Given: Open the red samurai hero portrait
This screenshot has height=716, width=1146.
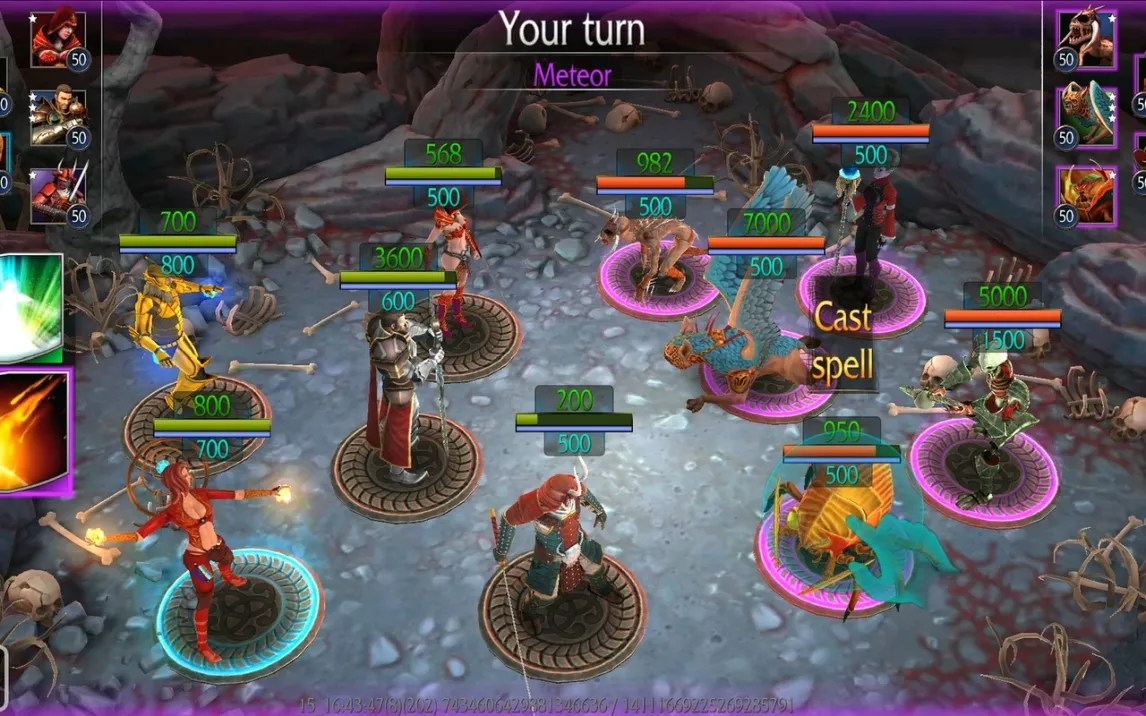Looking at the screenshot, I should pos(57,194).
